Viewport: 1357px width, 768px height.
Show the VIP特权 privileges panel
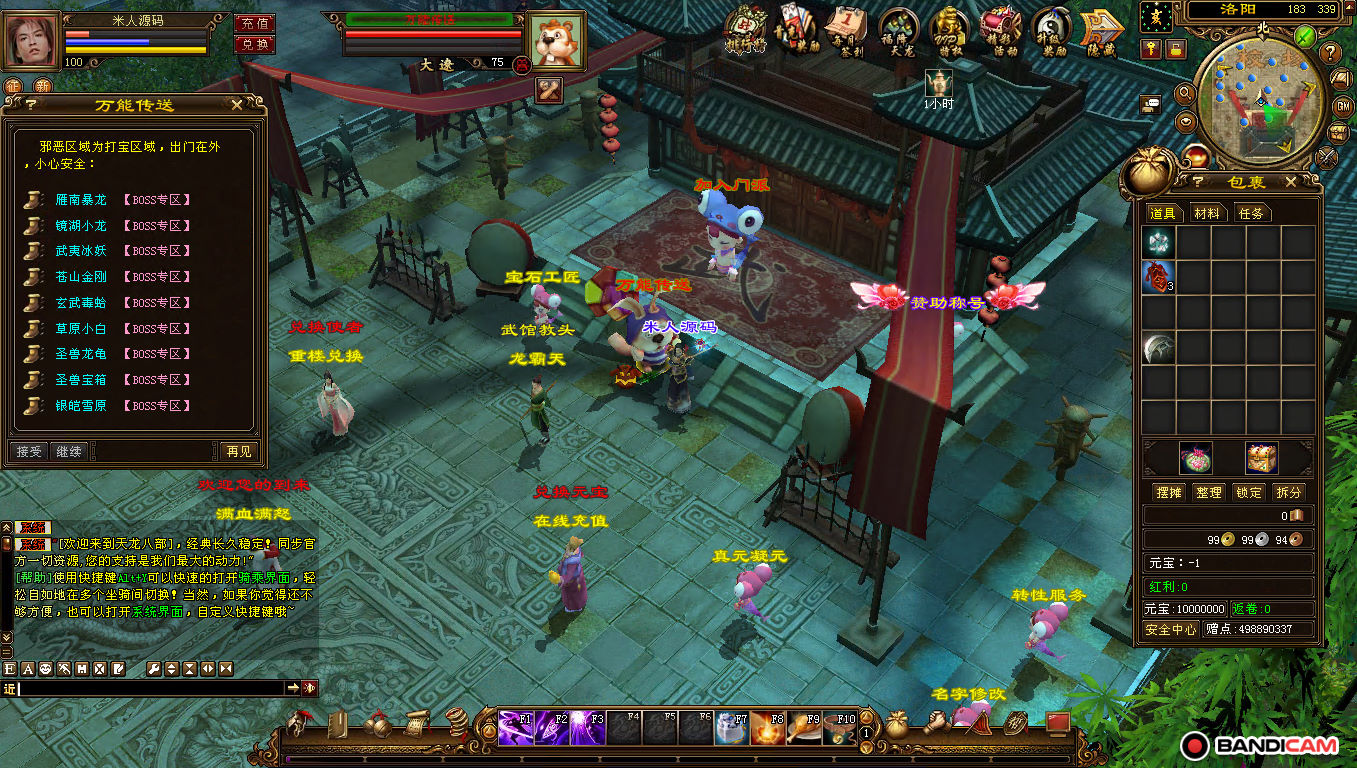[x=948, y=31]
